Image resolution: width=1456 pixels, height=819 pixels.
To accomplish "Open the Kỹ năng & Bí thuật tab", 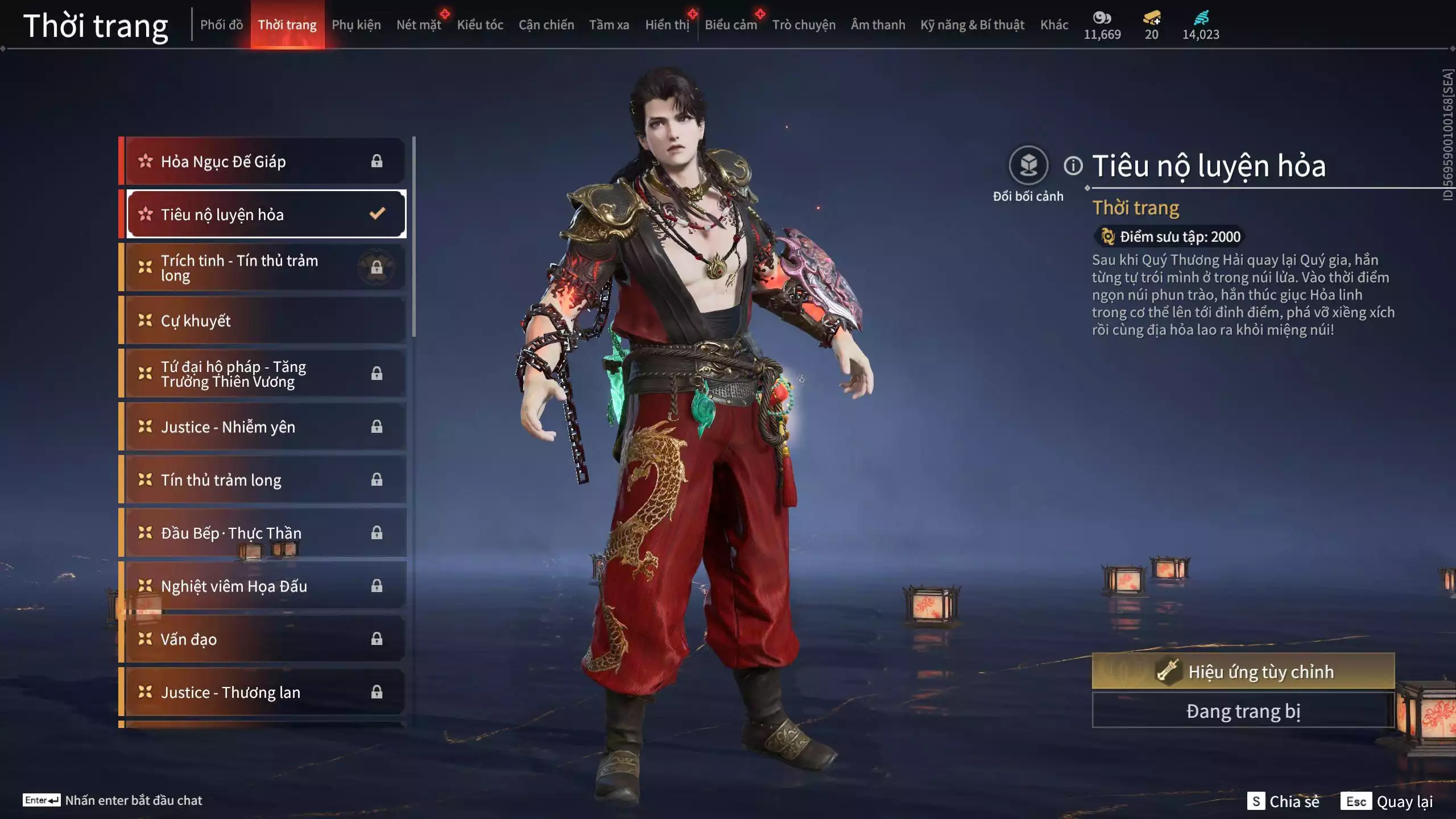I will [972, 25].
